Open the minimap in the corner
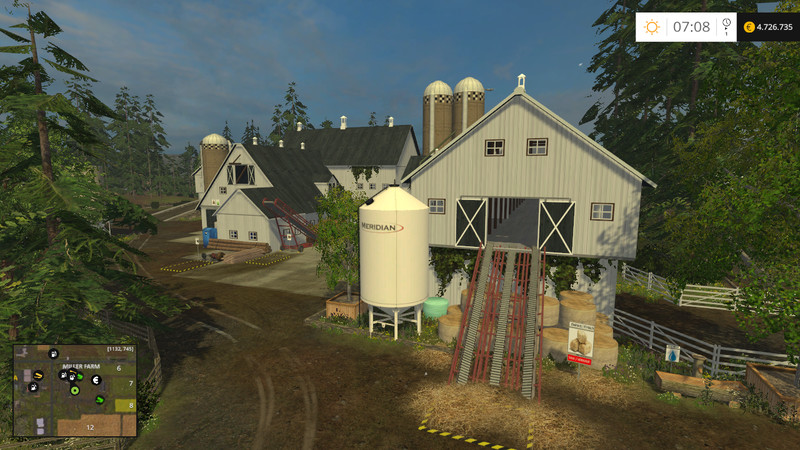The height and width of the screenshot is (450, 800). tap(75, 391)
